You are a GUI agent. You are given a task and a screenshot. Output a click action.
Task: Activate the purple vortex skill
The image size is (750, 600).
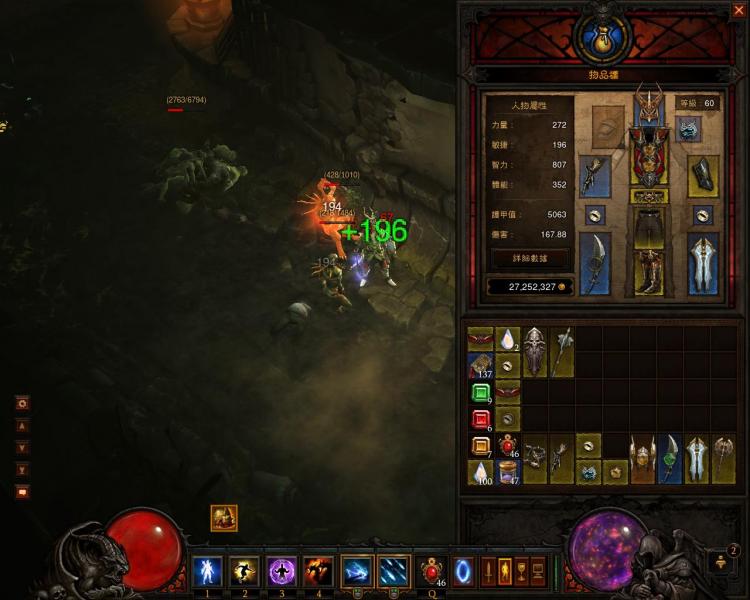[282, 571]
